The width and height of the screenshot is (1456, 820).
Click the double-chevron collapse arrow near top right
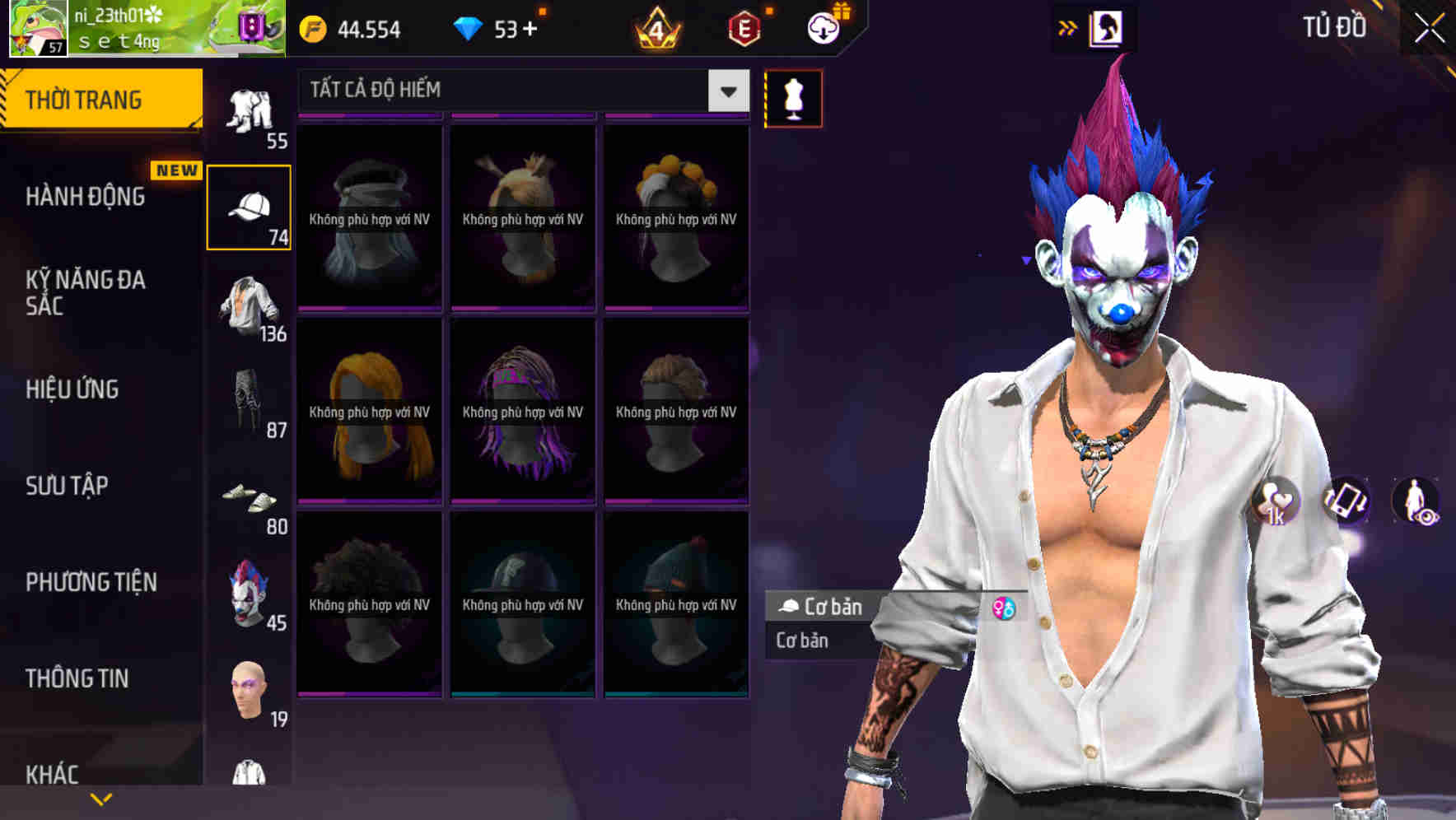[x=1068, y=27]
